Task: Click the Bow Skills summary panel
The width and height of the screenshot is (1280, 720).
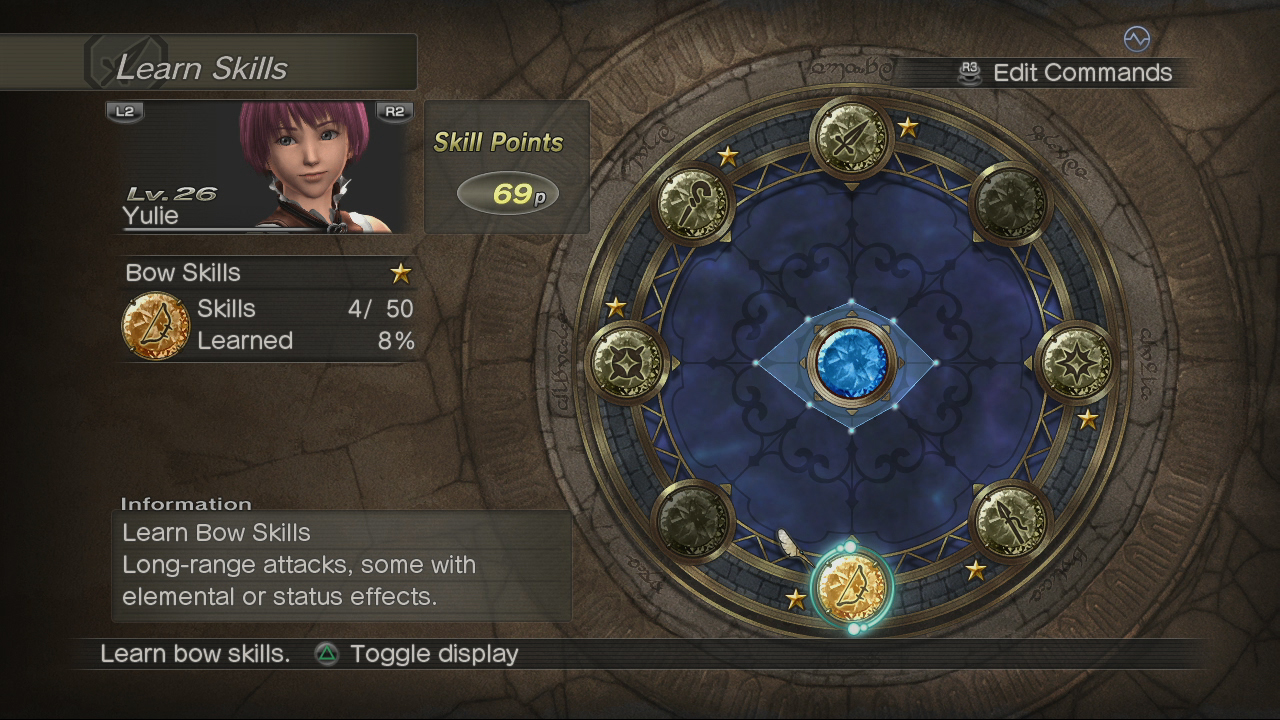Action: click(x=268, y=310)
